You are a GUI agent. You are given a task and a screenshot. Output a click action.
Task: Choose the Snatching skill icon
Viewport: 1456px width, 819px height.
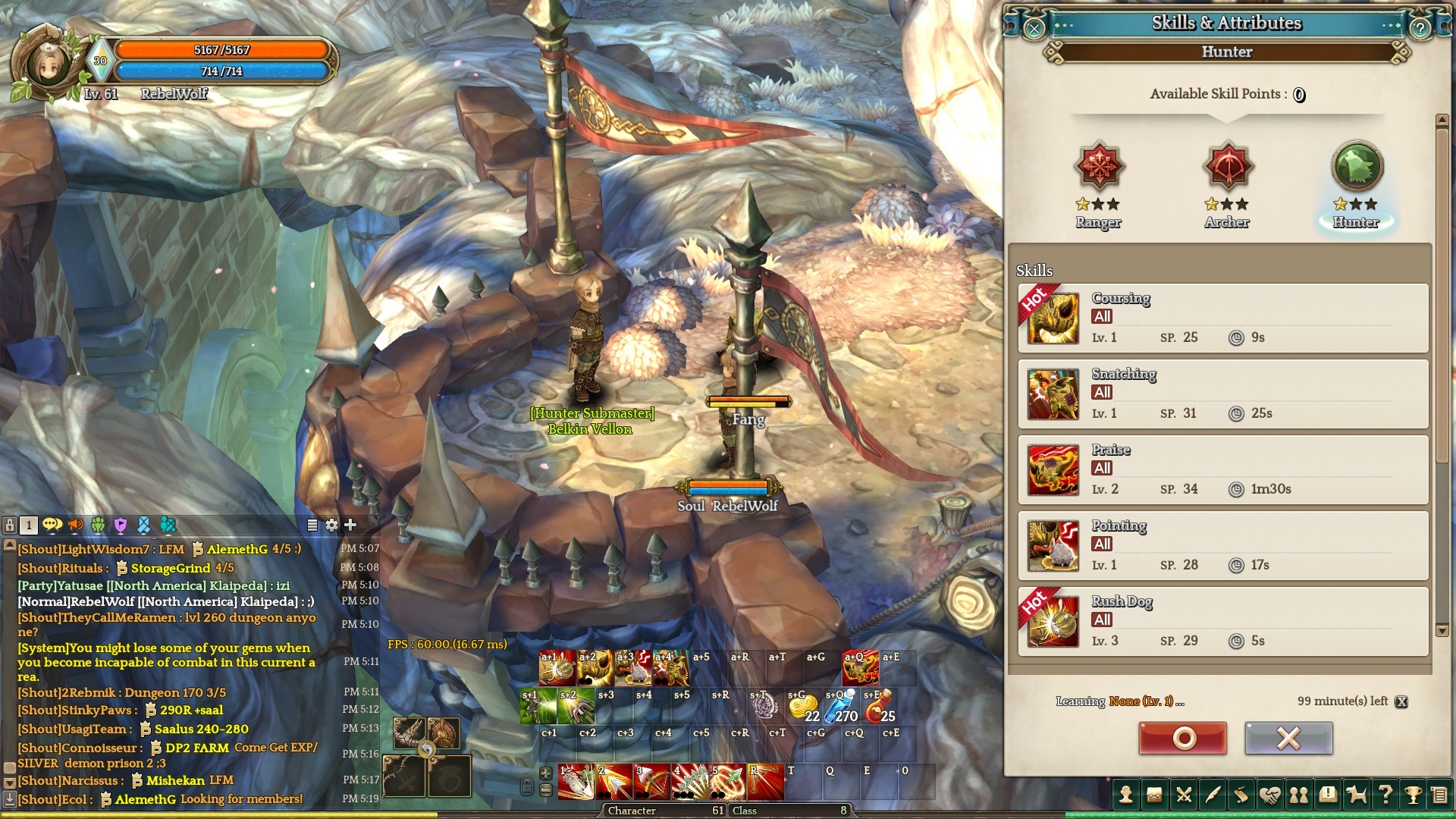pyautogui.click(x=1053, y=394)
